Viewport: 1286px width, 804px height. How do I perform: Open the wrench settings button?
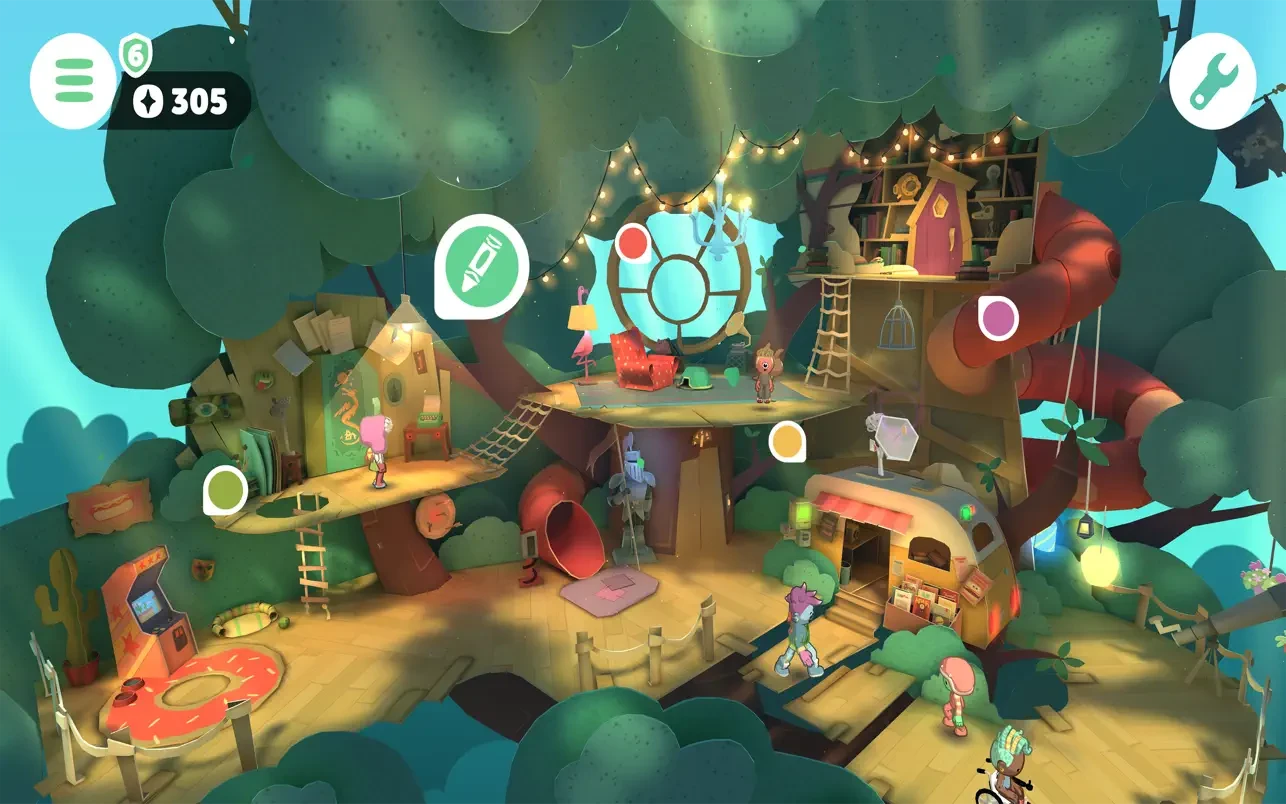(1212, 80)
